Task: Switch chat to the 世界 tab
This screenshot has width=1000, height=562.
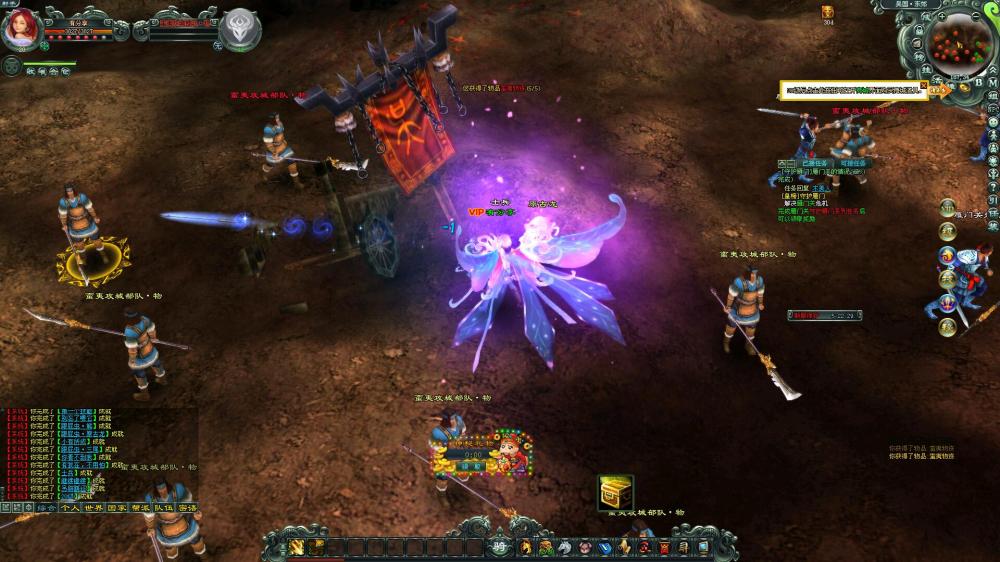Action: 94,508
